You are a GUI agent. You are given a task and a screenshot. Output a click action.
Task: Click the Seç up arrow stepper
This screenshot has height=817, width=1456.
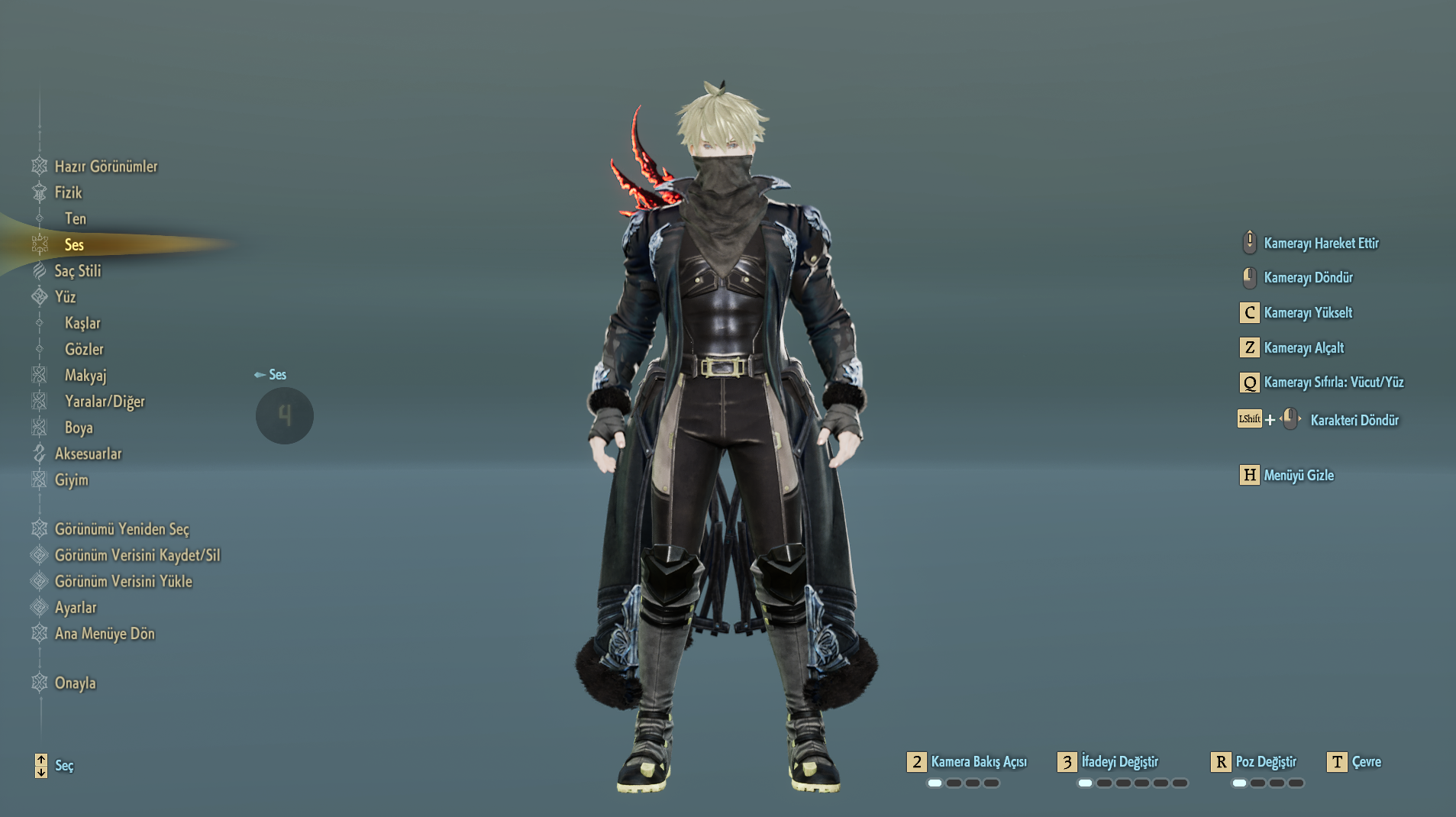[x=40, y=760]
